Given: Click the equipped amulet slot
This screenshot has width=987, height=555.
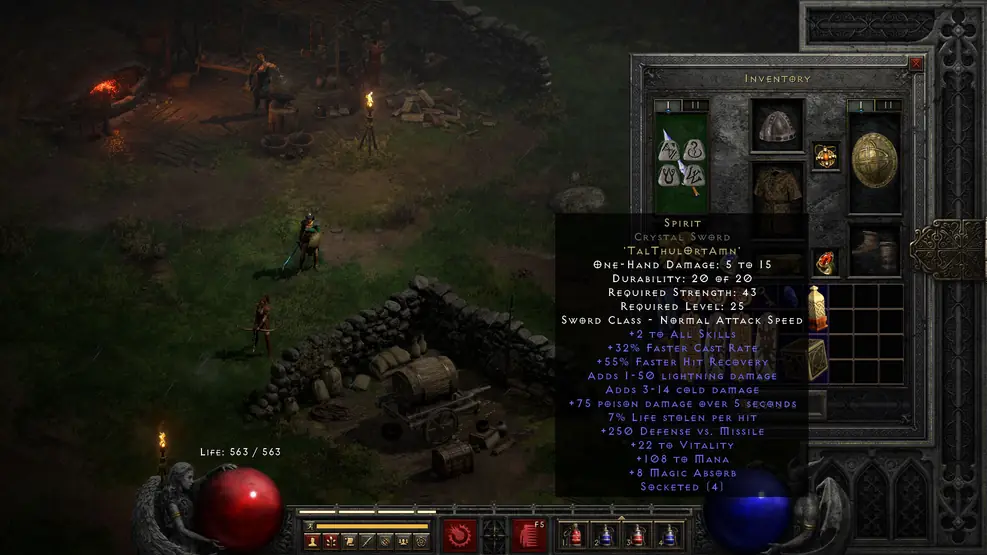Looking at the screenshot, I should 825,156.
